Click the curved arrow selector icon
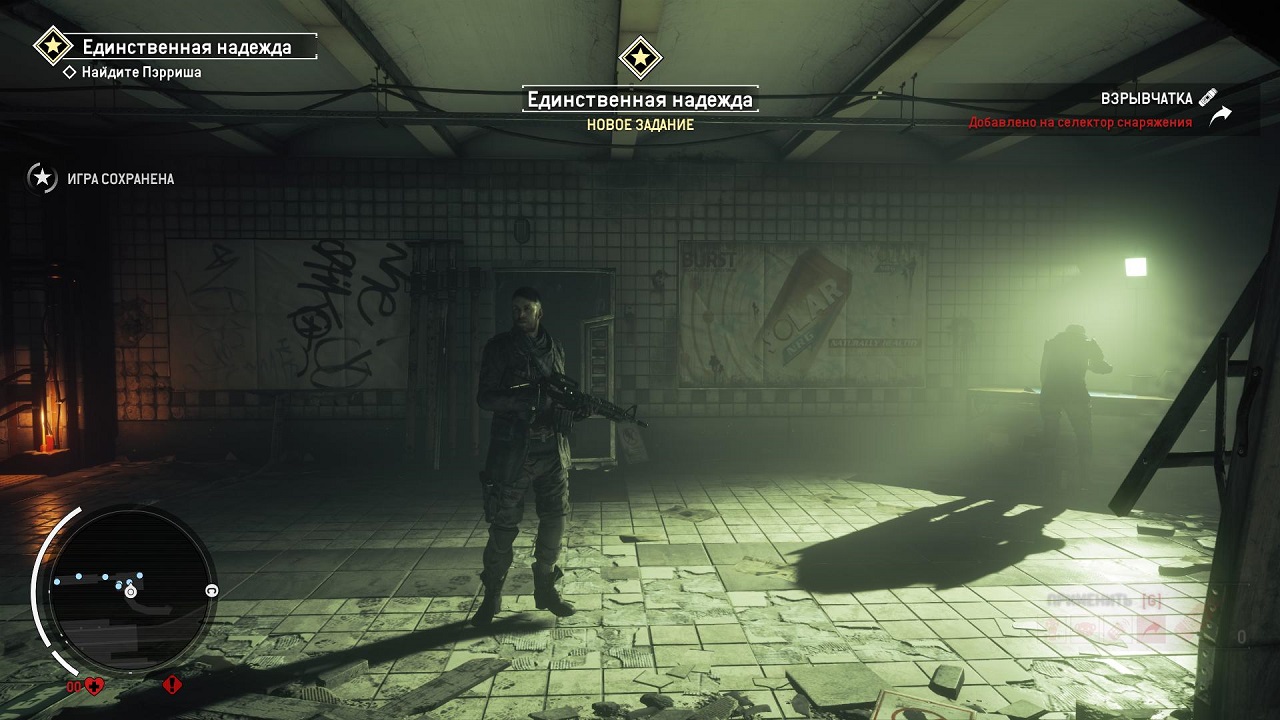 (1220, 116)
